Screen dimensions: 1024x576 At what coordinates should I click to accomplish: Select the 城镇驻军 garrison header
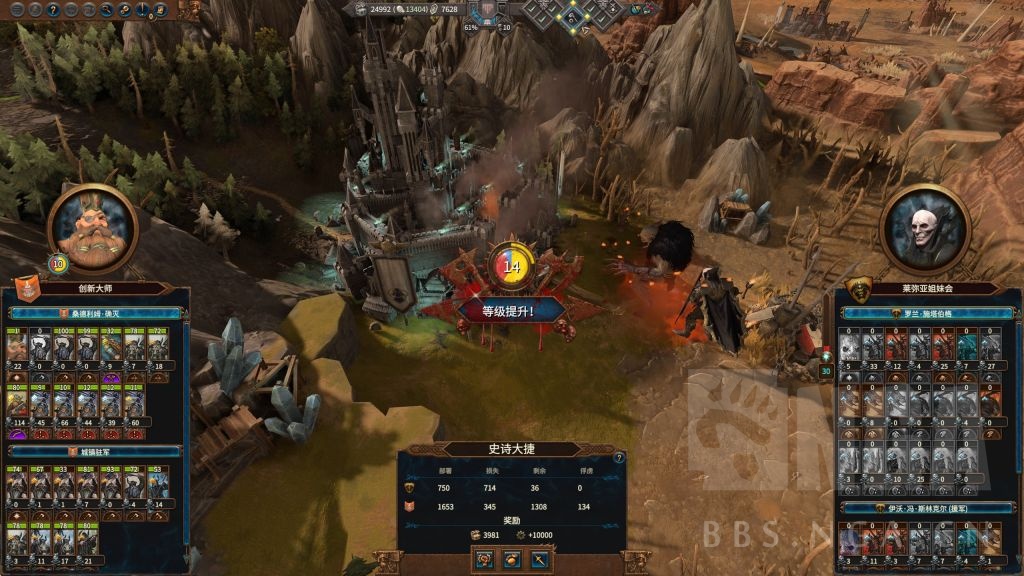coord(95,451)
